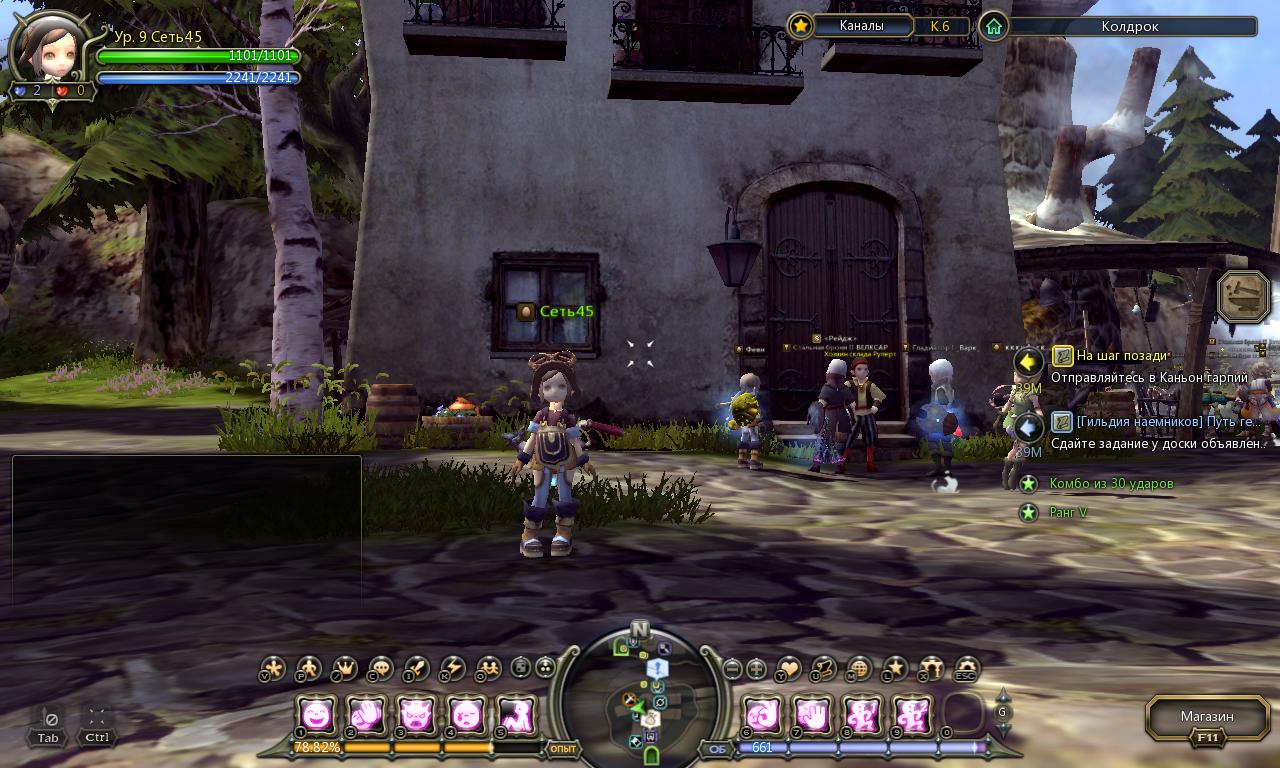Viewport: 1280px width, 768px height.
Task: Click the house icon beside Колдрок
Action: 994,26
